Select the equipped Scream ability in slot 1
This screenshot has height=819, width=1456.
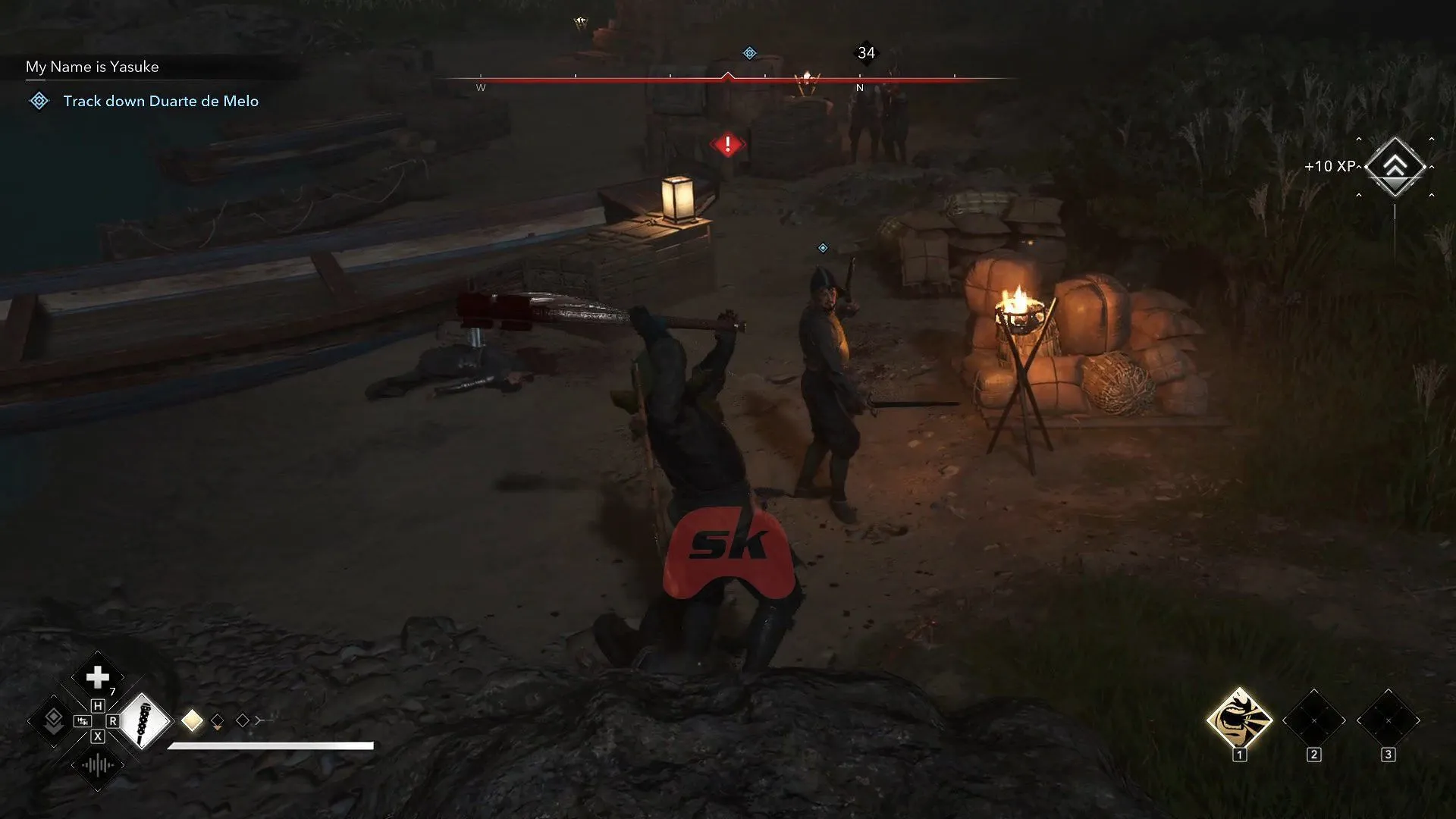tap(1238, 720)
